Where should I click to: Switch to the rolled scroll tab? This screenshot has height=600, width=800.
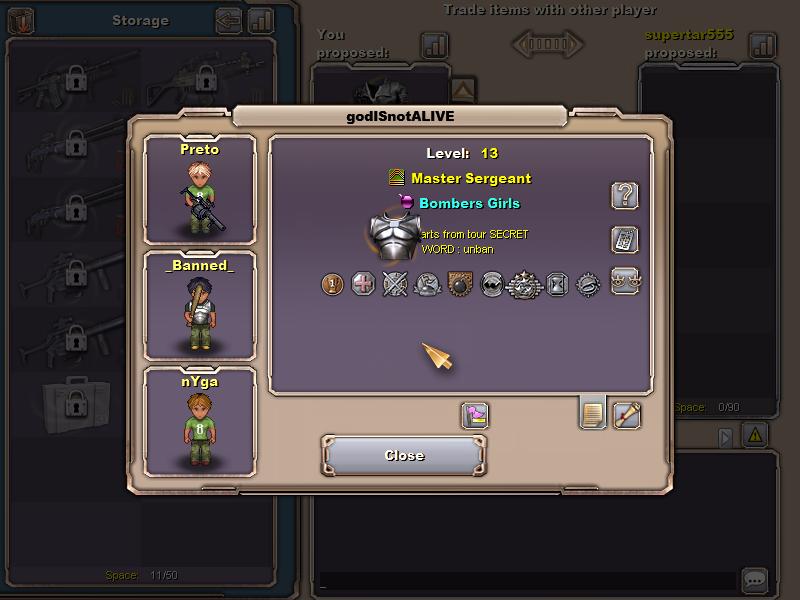pyautogui.click(x=627, y=414)
